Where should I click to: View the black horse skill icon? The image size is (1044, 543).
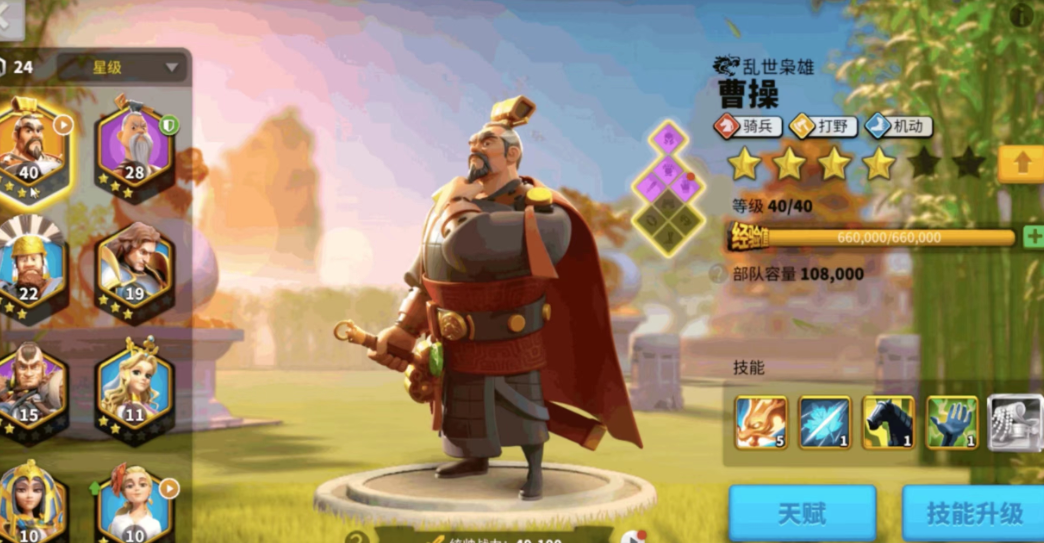click(x=888, y=422)
